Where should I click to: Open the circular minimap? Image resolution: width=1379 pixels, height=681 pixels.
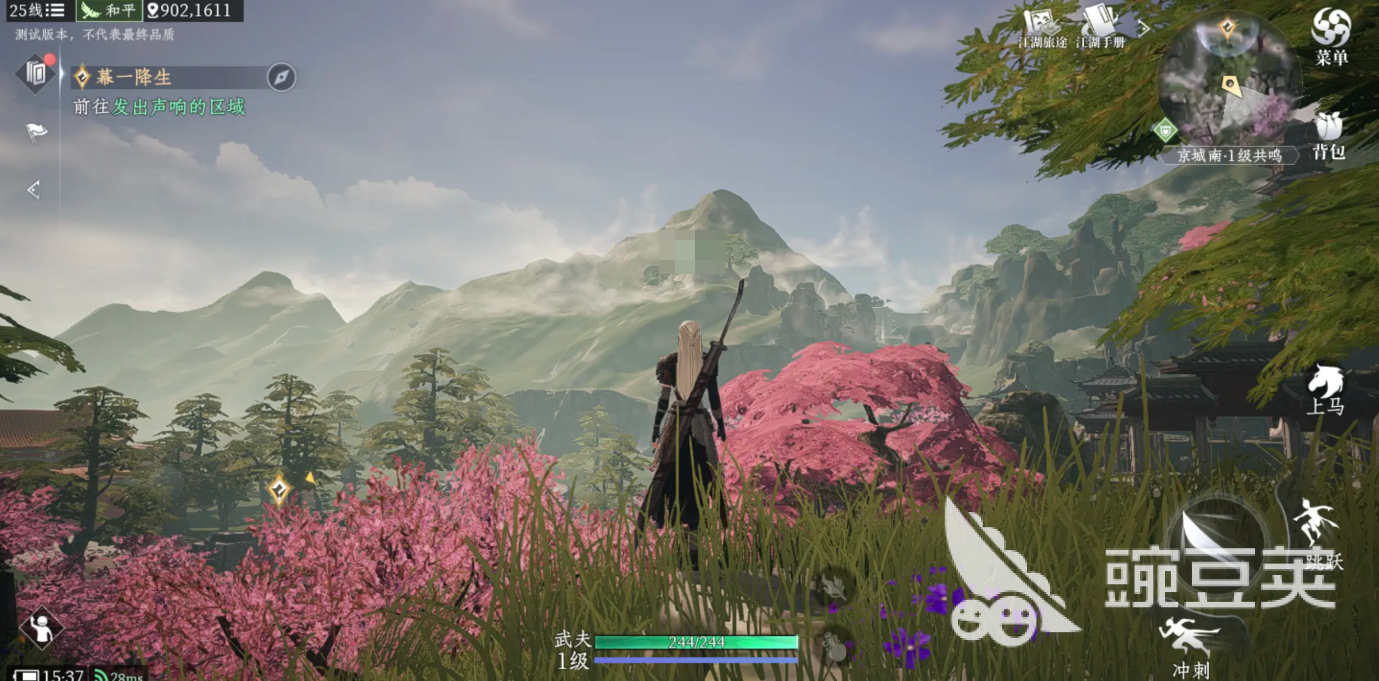(x=1229, y=80)
